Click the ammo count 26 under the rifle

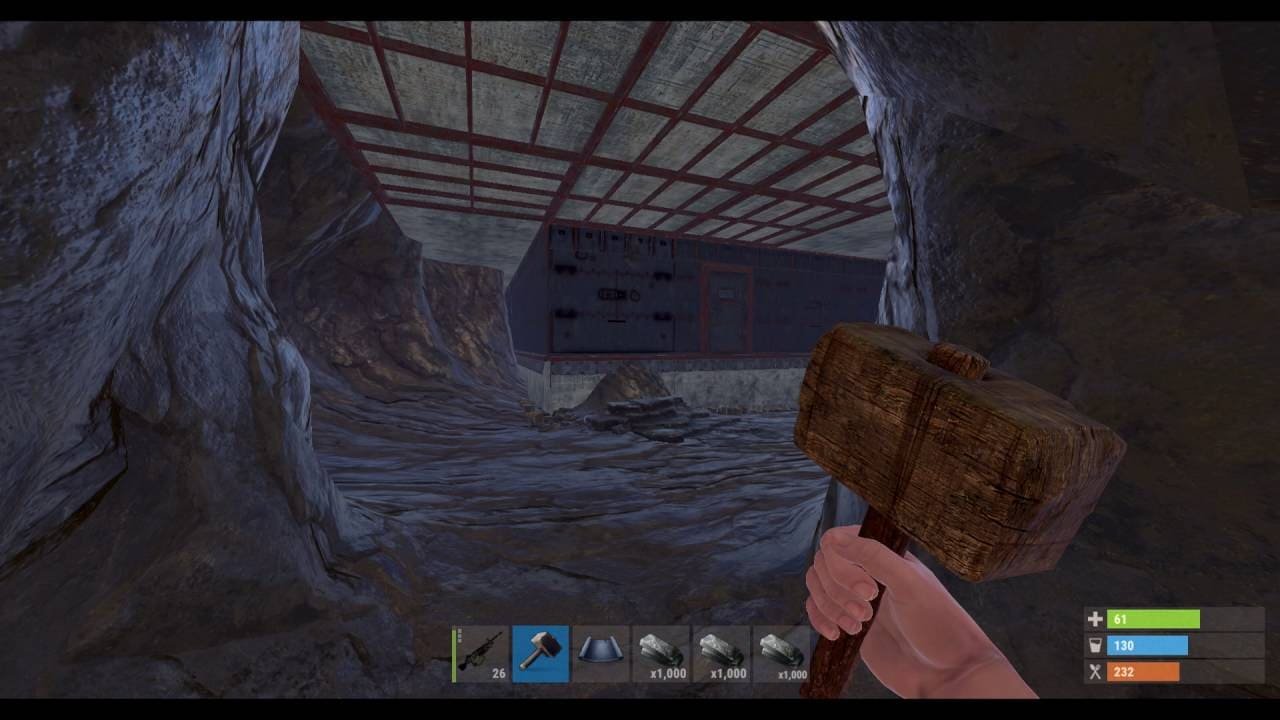pos(500,673)
